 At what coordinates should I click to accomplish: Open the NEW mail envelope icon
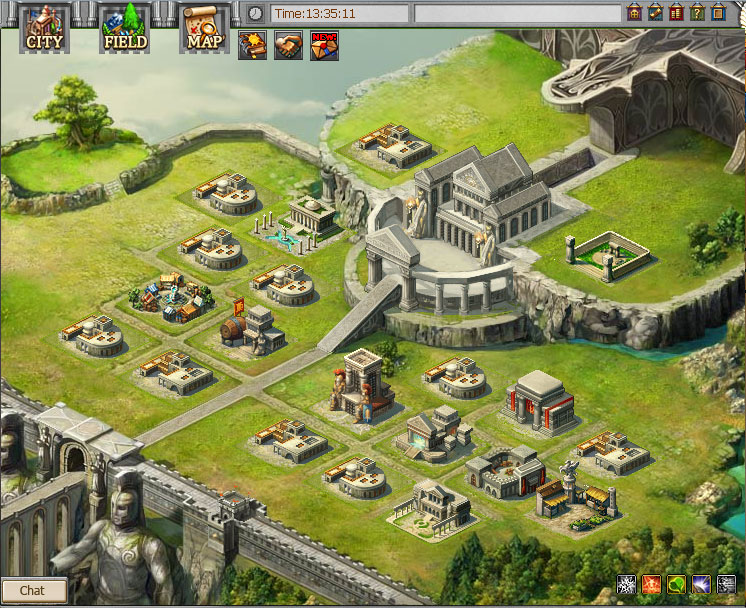[324, 45]
